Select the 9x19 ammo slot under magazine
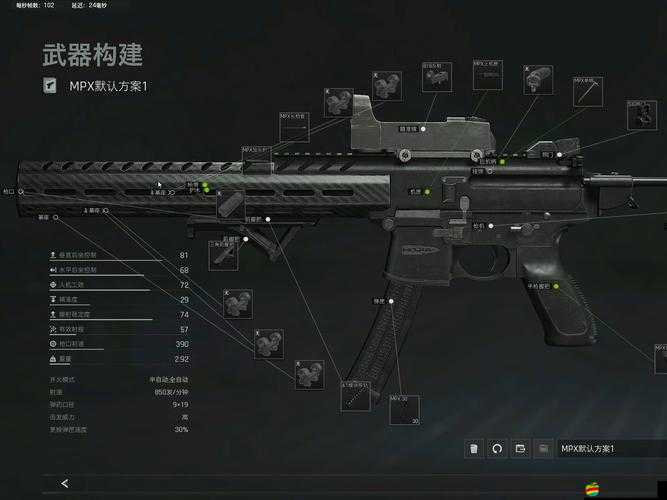The width and height of the screenshot is (667, 500). pyautogui.click(x=357, y=395)
